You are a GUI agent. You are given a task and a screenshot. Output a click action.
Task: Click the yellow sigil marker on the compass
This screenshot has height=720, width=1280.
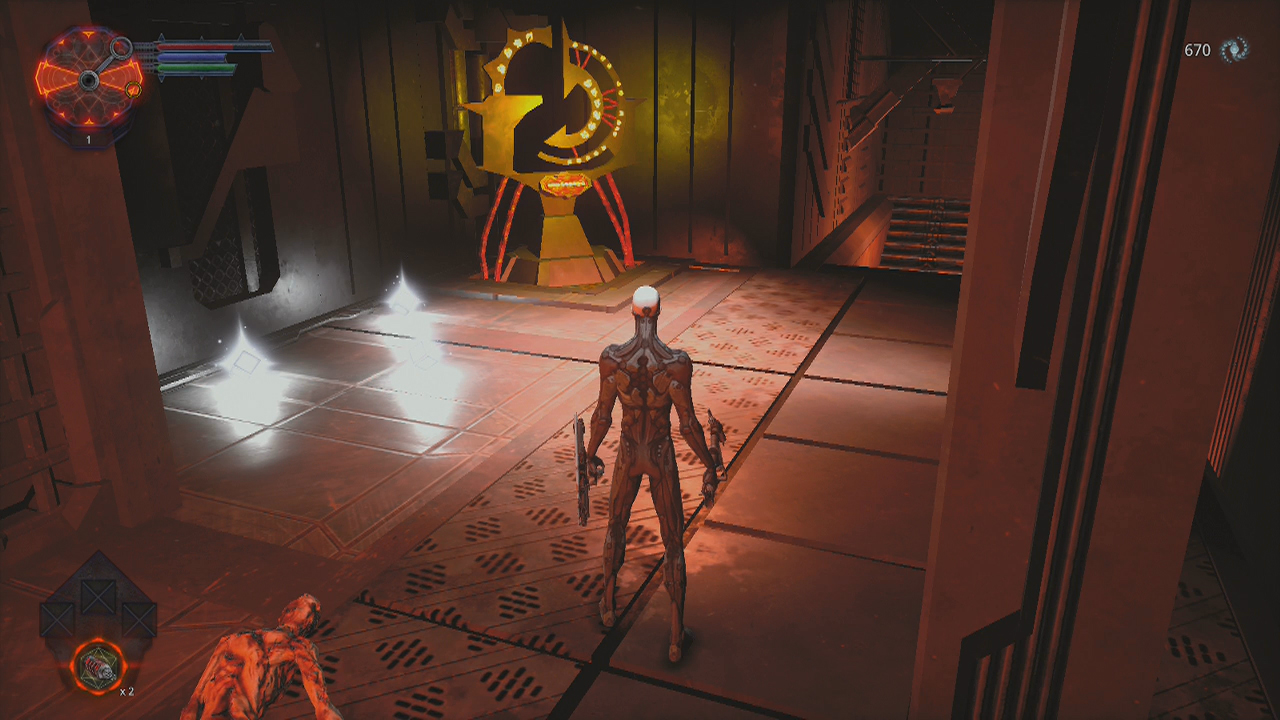point(133,90)
